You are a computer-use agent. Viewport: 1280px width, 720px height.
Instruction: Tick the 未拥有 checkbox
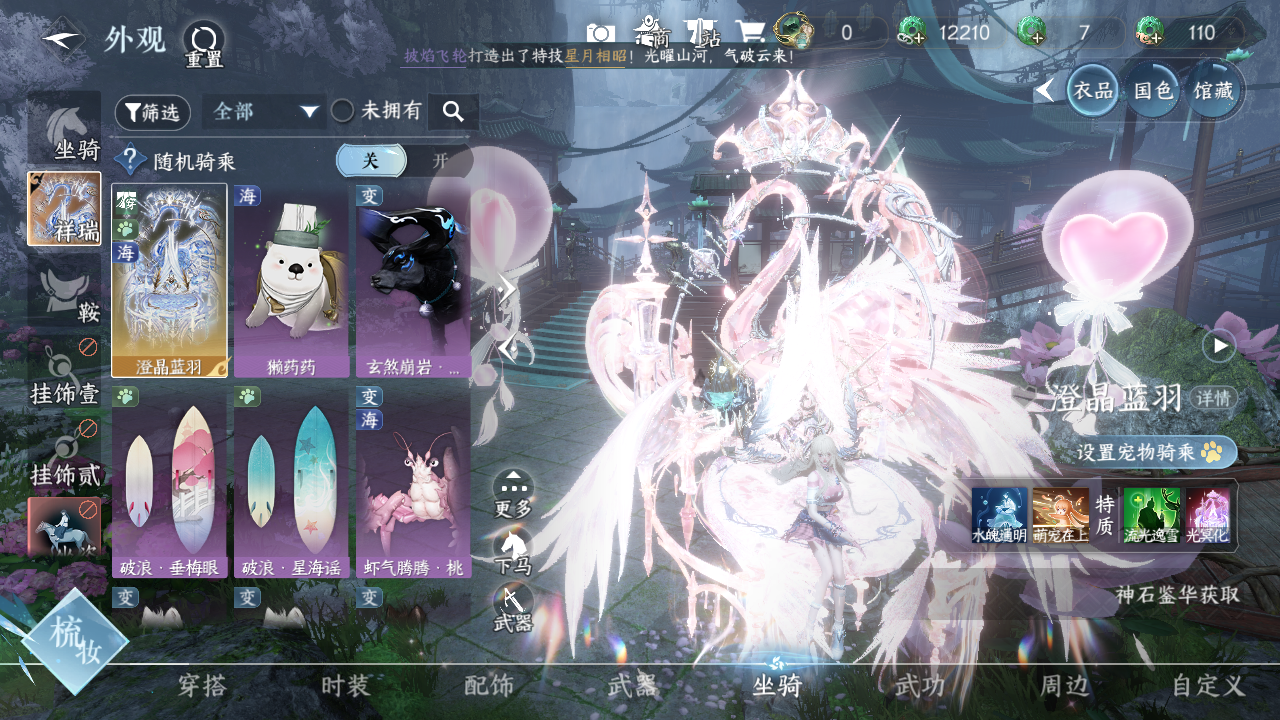pos(343,112)
